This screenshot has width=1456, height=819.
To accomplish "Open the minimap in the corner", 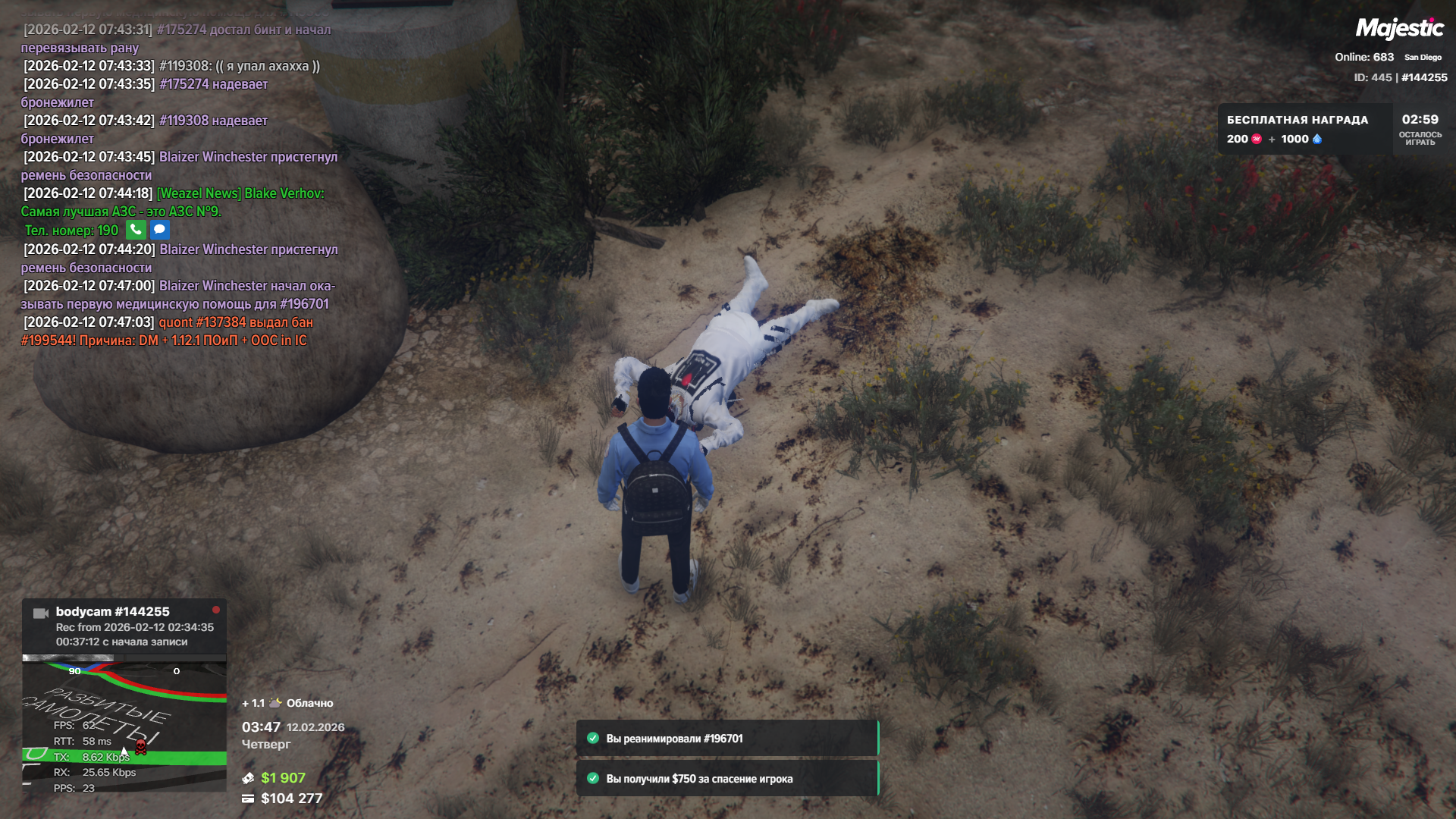I will [124, 723].
